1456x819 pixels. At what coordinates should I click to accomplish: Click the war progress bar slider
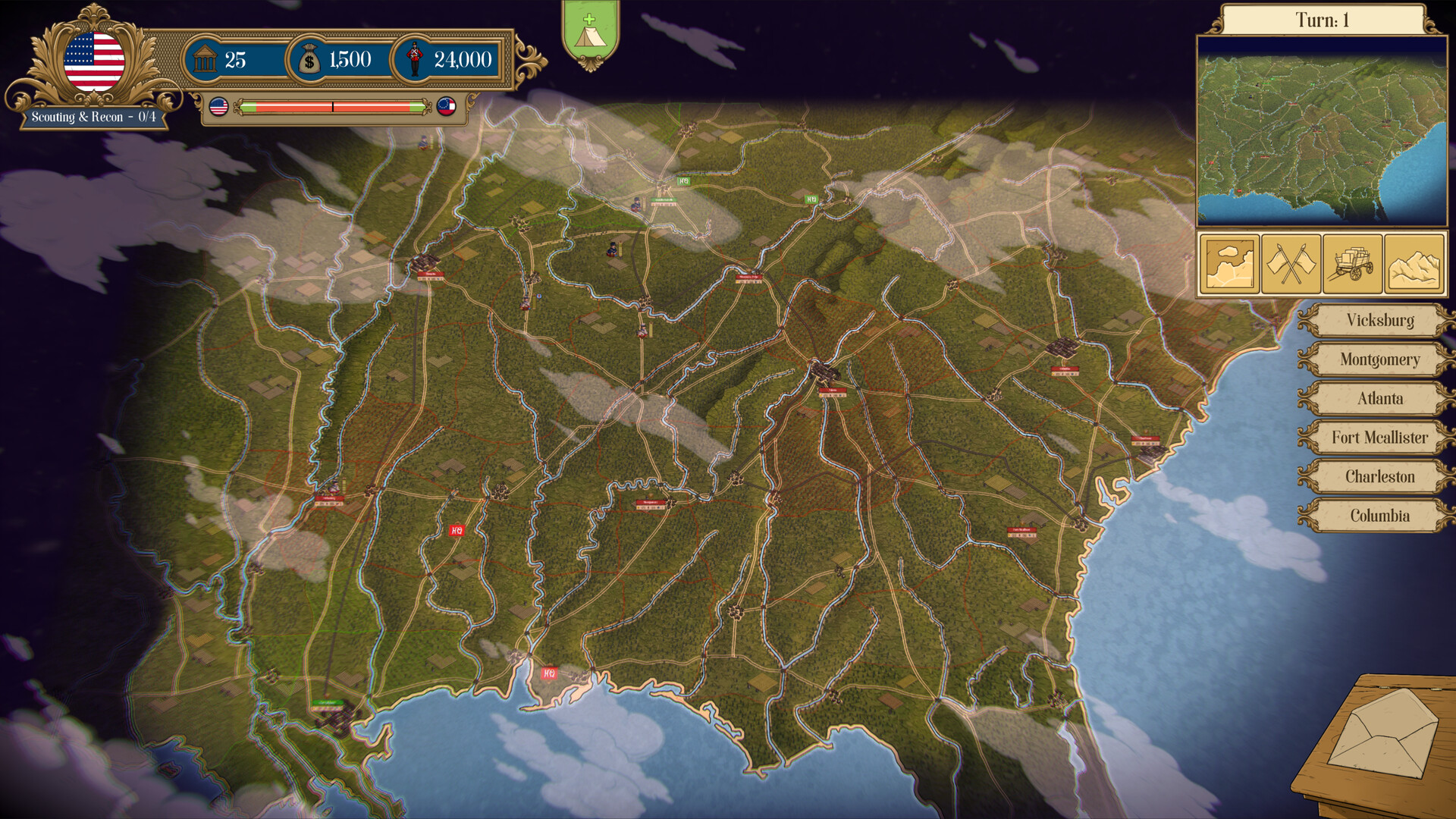point(334,108)
